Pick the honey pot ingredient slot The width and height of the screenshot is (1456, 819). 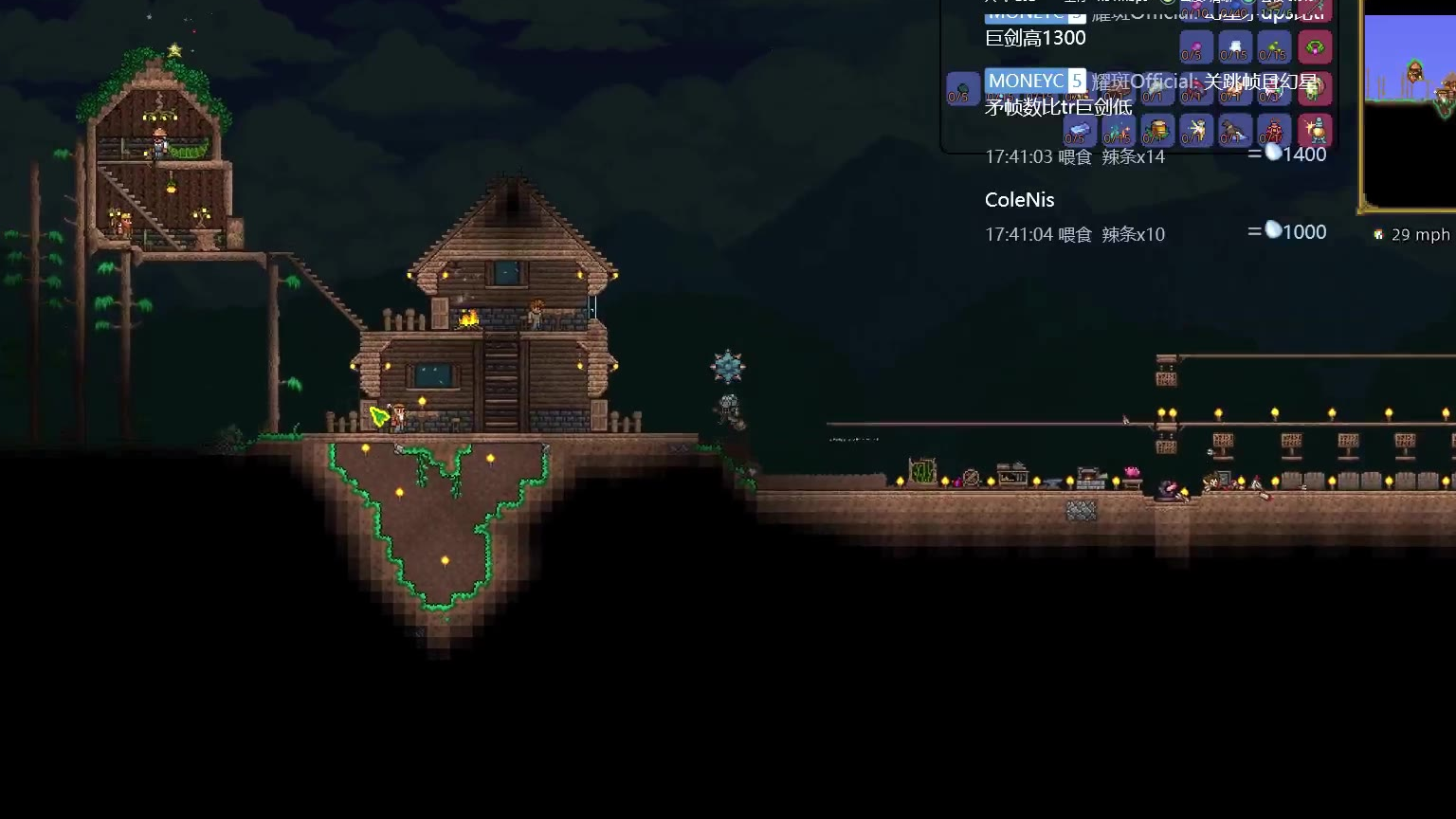coord(1156,130)
